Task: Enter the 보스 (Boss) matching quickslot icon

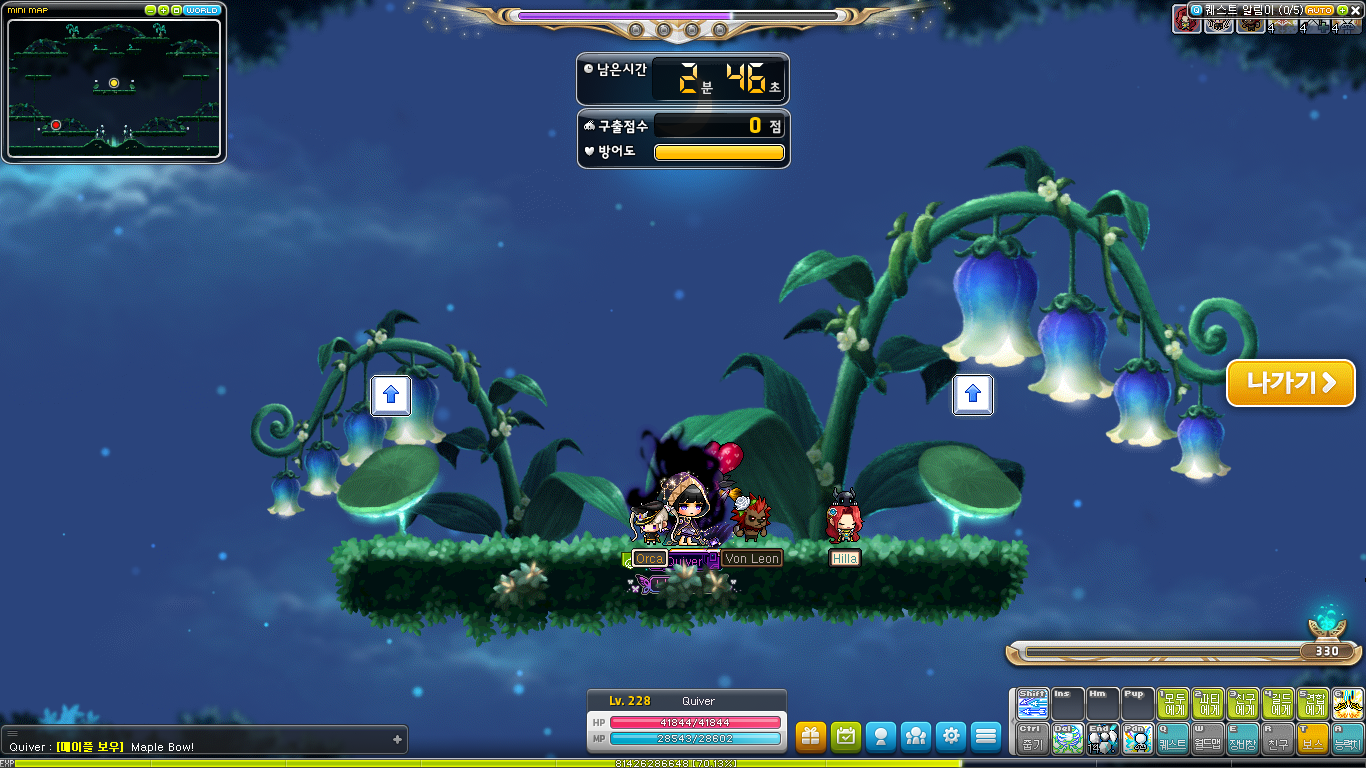Action: [1314, 743]
